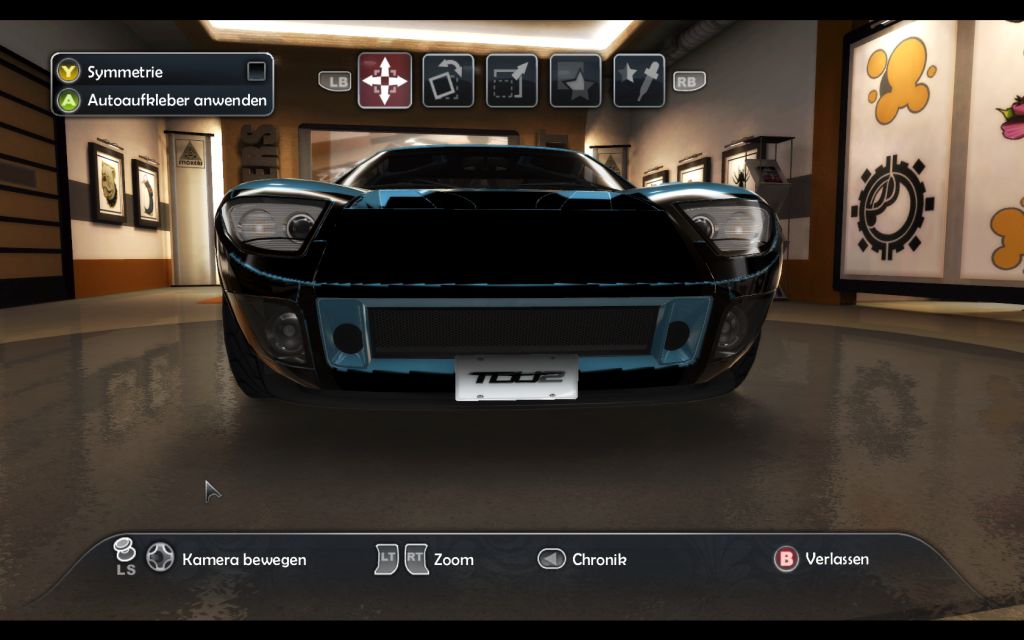Viewport: 1024px width, 640px height.
Task: Activate the scale sticker tool
Action: pos(512,80)
